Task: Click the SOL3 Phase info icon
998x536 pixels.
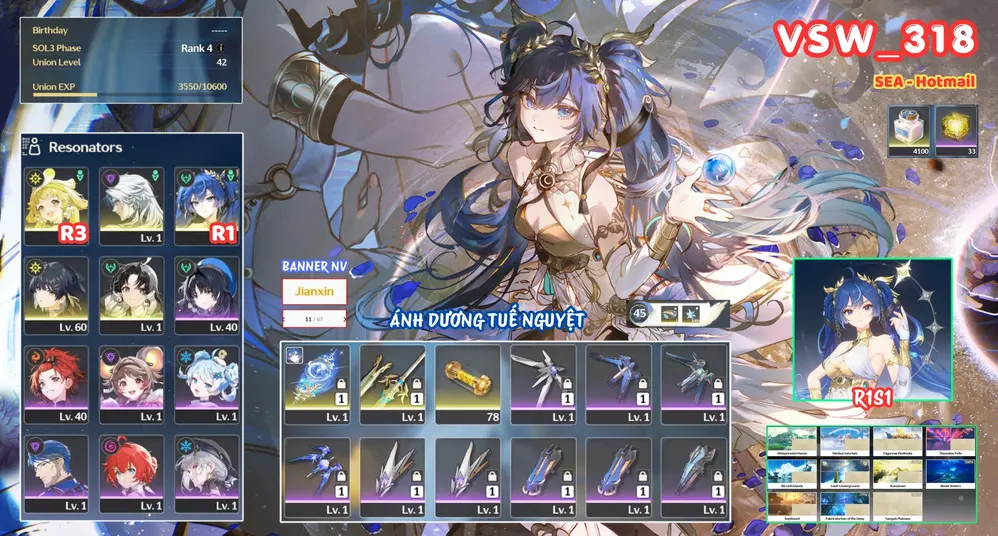Action: 220,48
